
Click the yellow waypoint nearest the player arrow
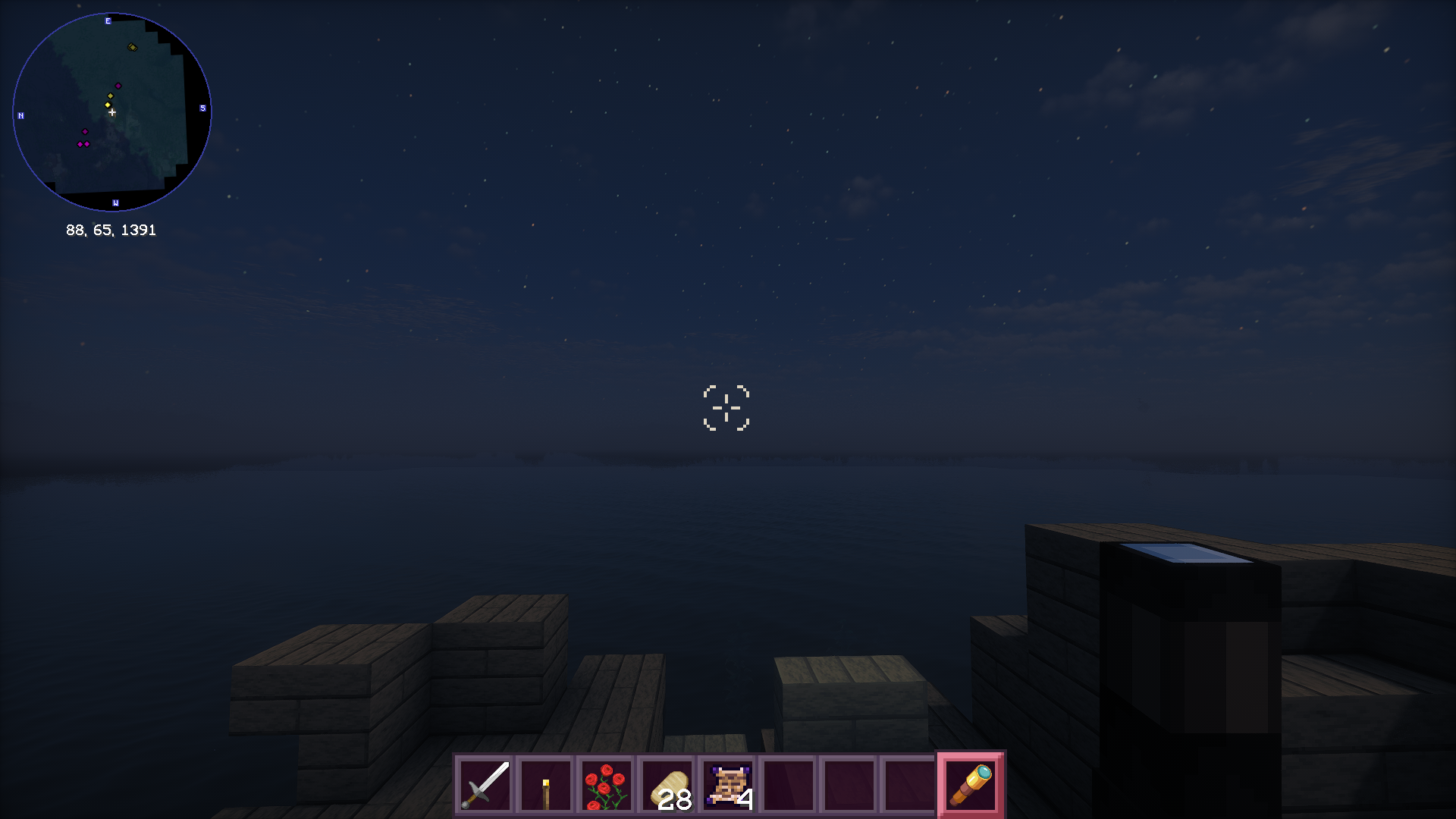coord(108,105)
